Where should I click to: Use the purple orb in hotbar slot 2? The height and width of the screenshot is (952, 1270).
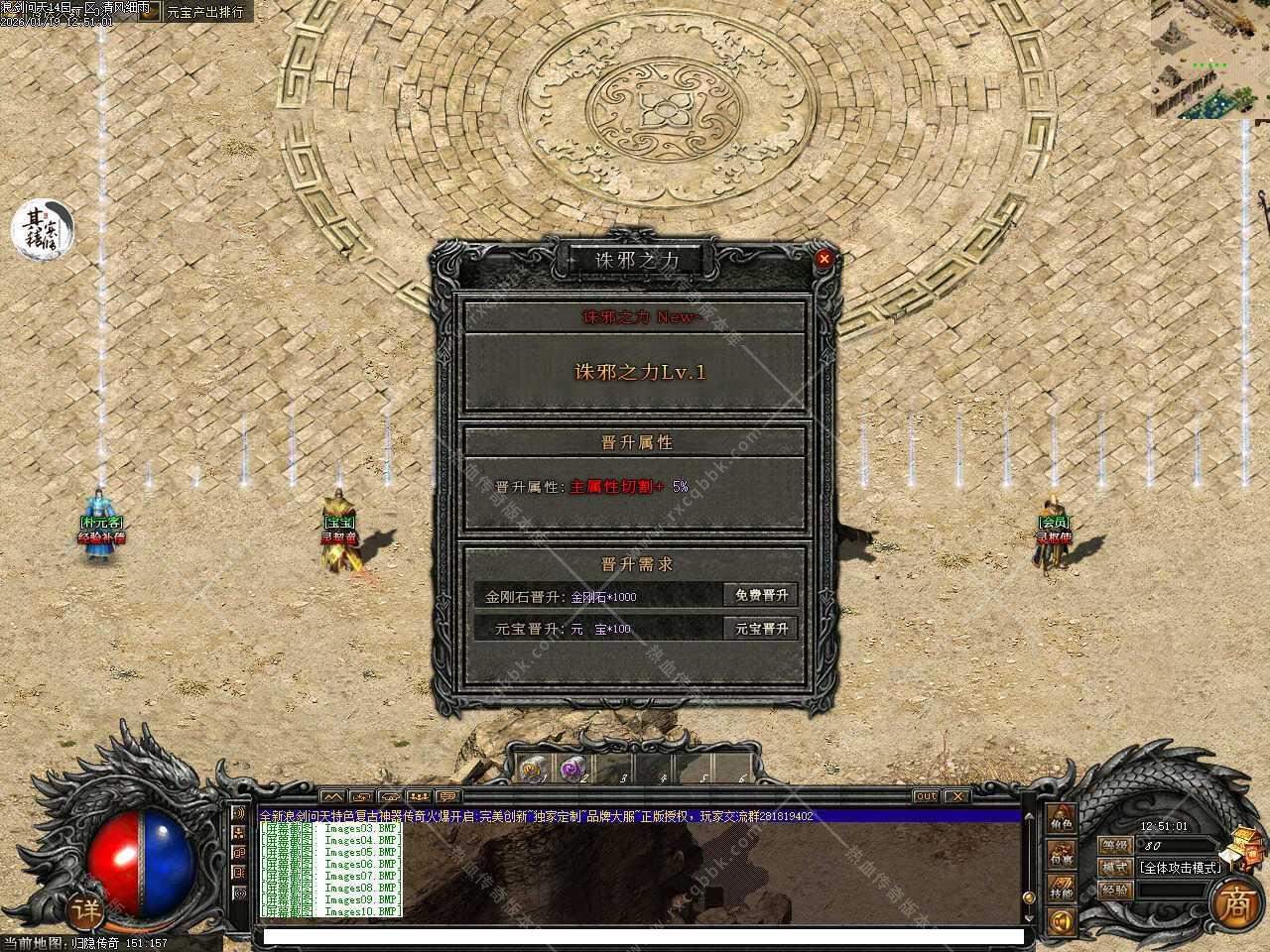(571, 767)
